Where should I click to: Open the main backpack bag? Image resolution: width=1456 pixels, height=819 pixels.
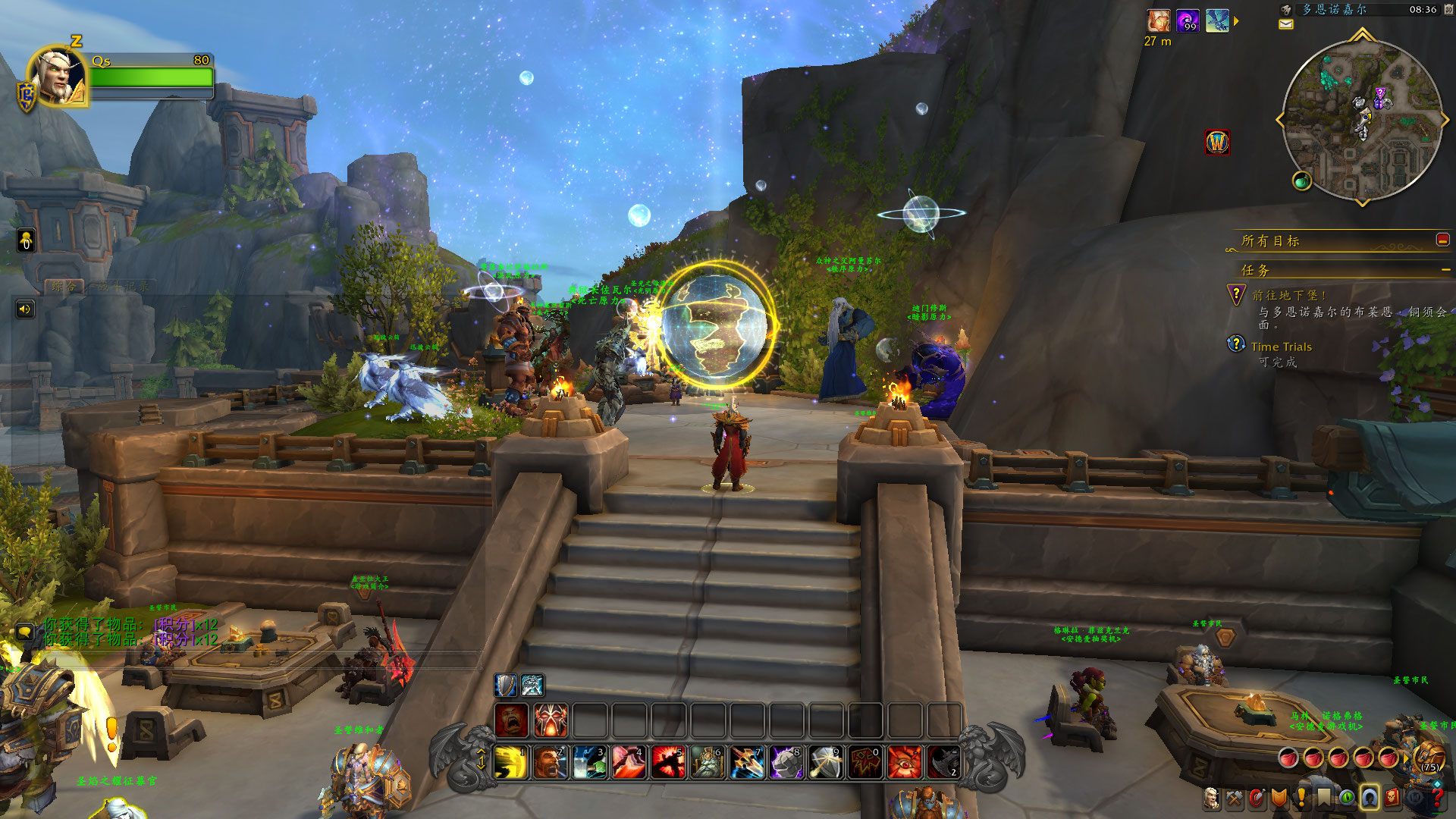click(x=1429, y=756)
